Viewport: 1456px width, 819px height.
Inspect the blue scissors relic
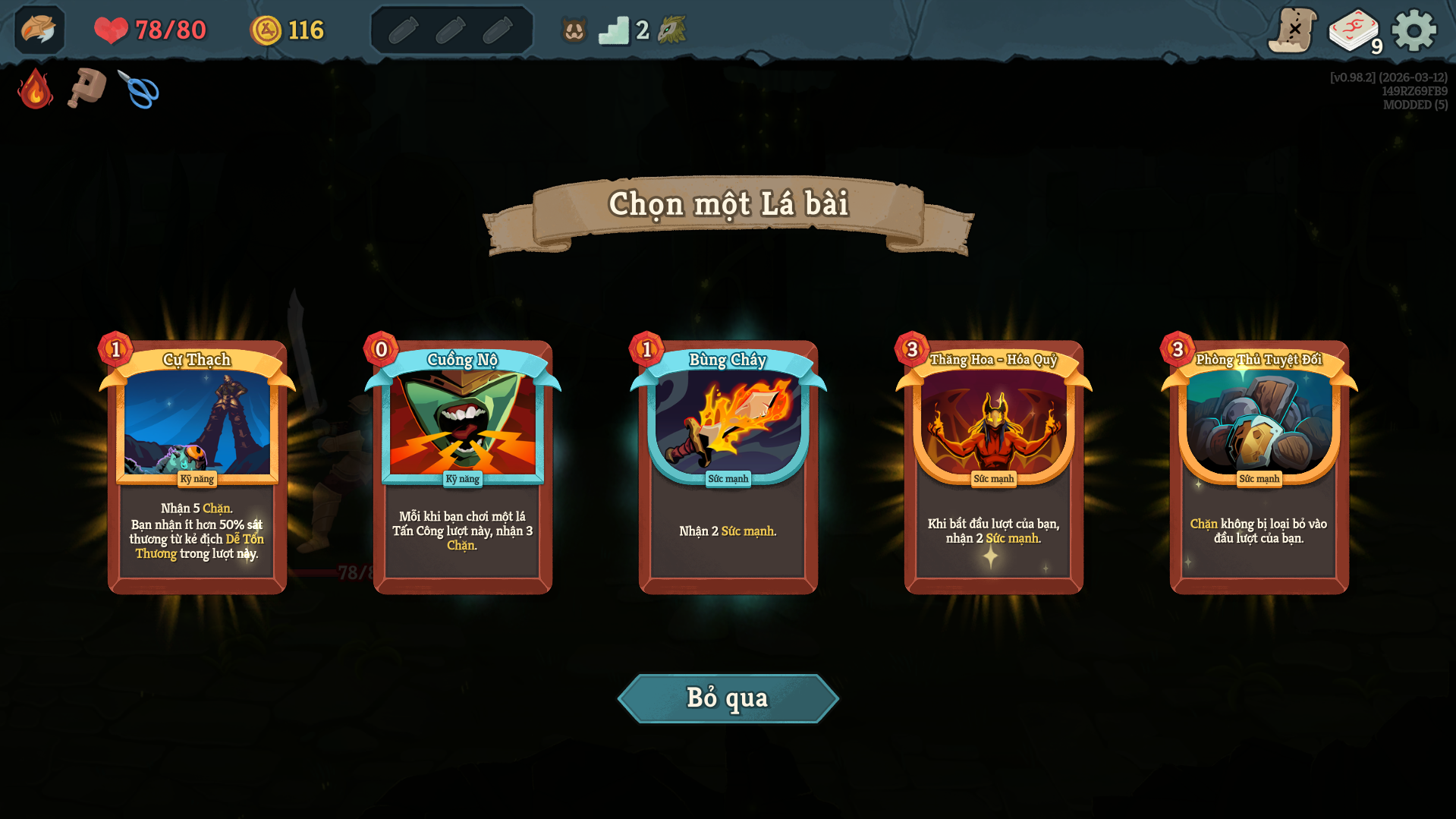pos(139,90)
